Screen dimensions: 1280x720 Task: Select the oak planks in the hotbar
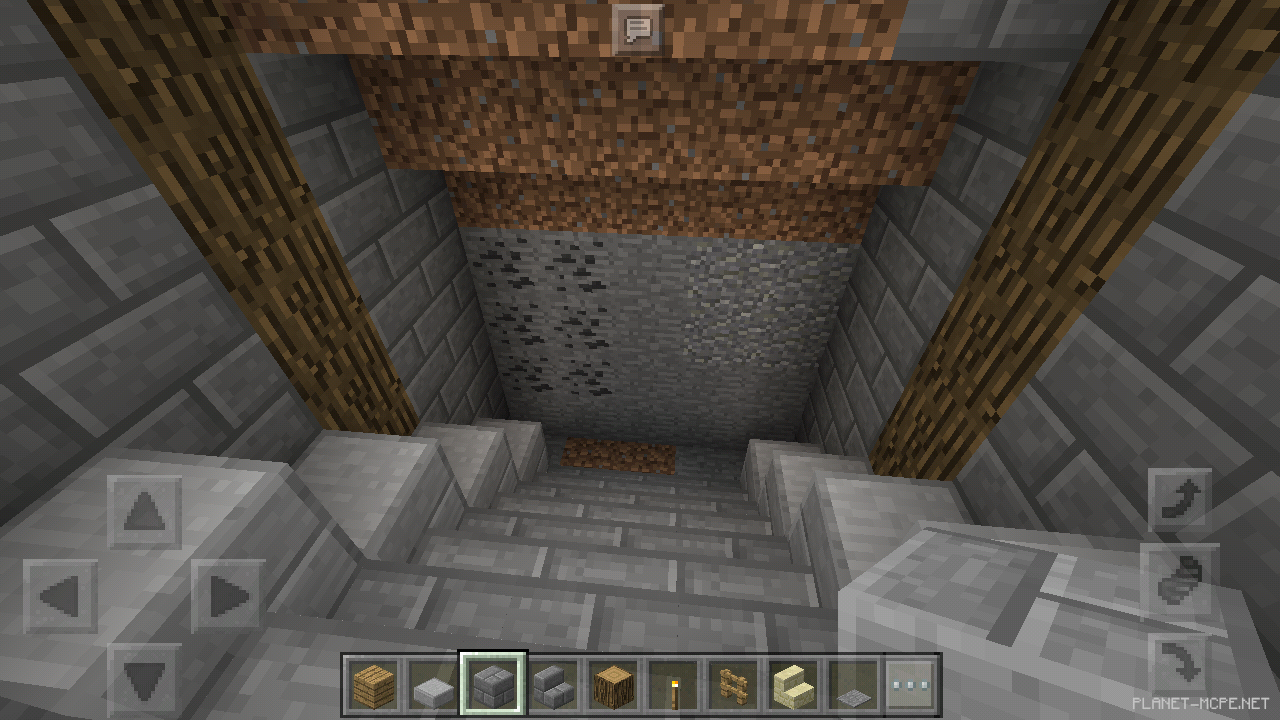[x=372, y=684]
